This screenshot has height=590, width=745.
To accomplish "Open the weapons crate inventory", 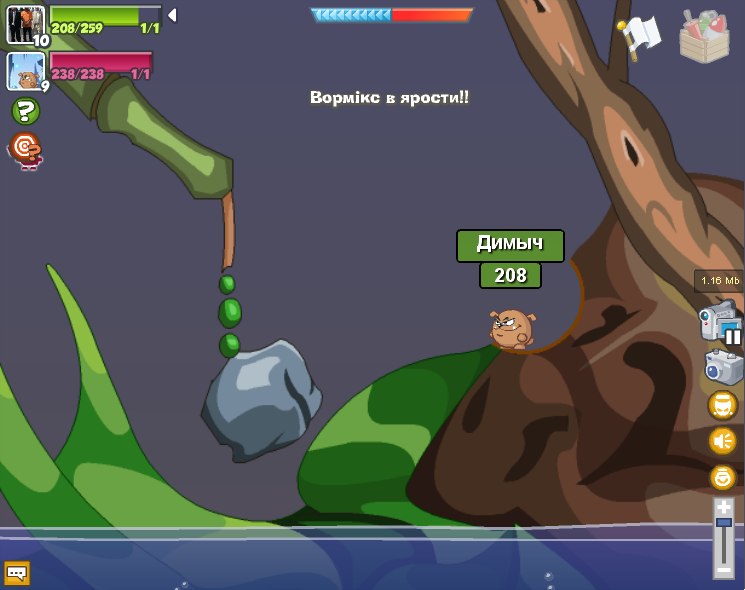I will click(704, 36).
